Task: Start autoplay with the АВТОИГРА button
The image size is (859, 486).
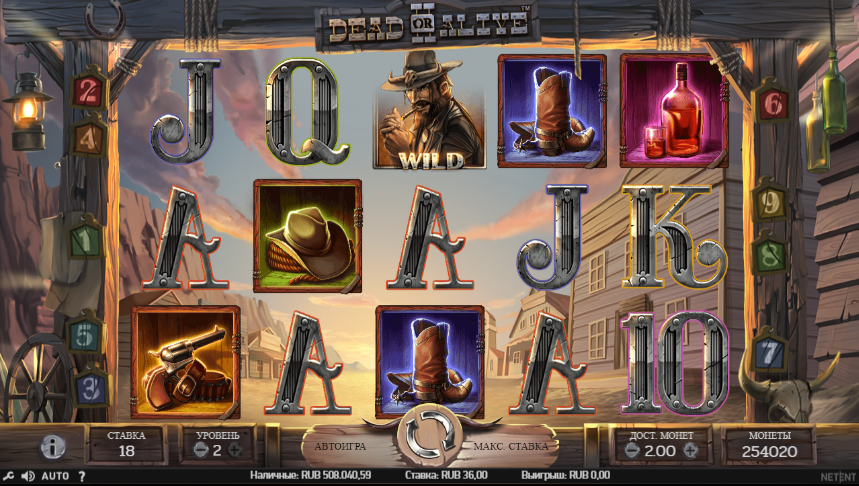Action: [x=341, y=446]
